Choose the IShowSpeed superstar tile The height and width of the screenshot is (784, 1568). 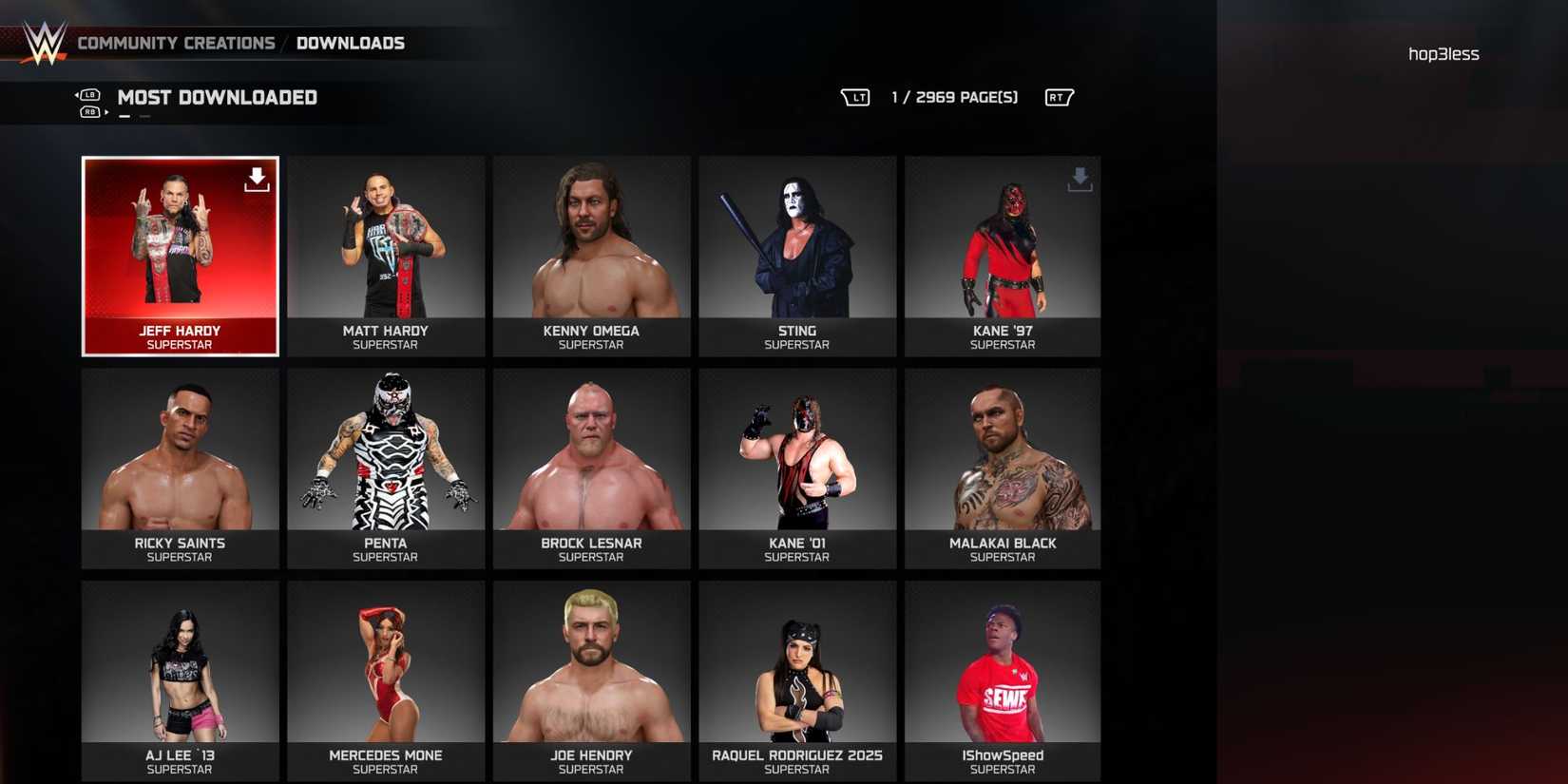1002,680
